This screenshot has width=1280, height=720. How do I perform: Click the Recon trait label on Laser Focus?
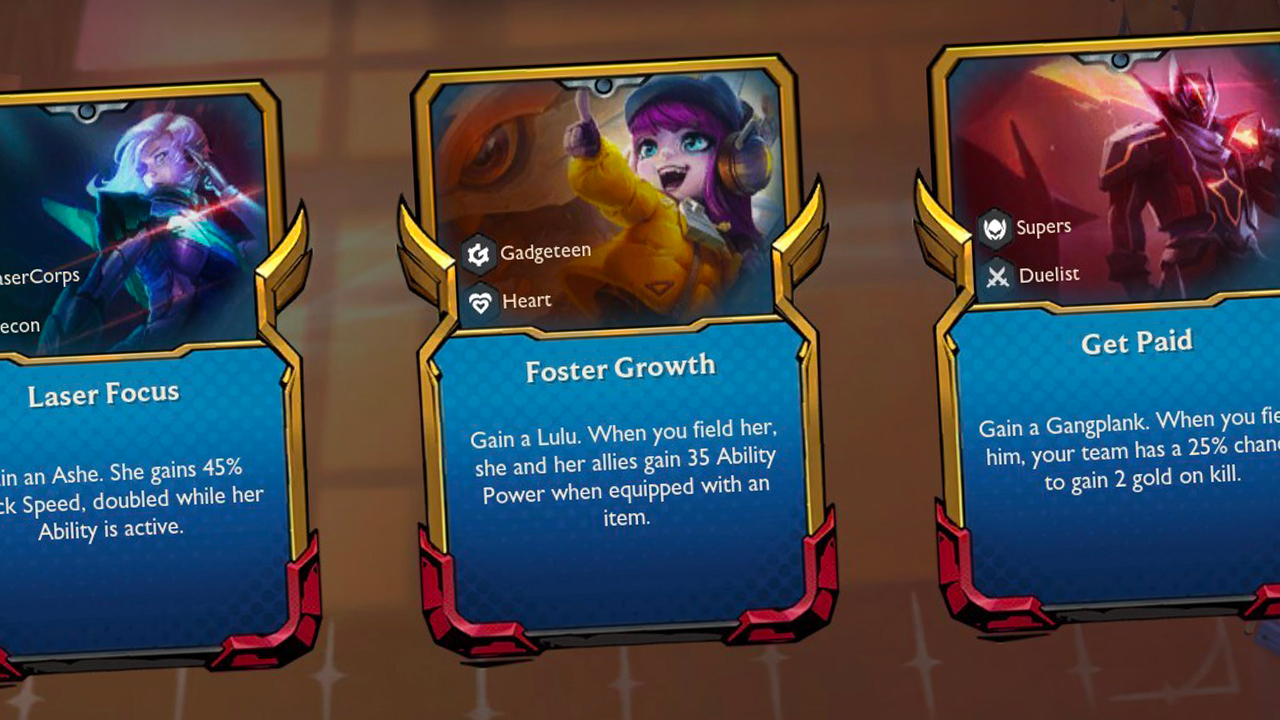coord(20,324)
